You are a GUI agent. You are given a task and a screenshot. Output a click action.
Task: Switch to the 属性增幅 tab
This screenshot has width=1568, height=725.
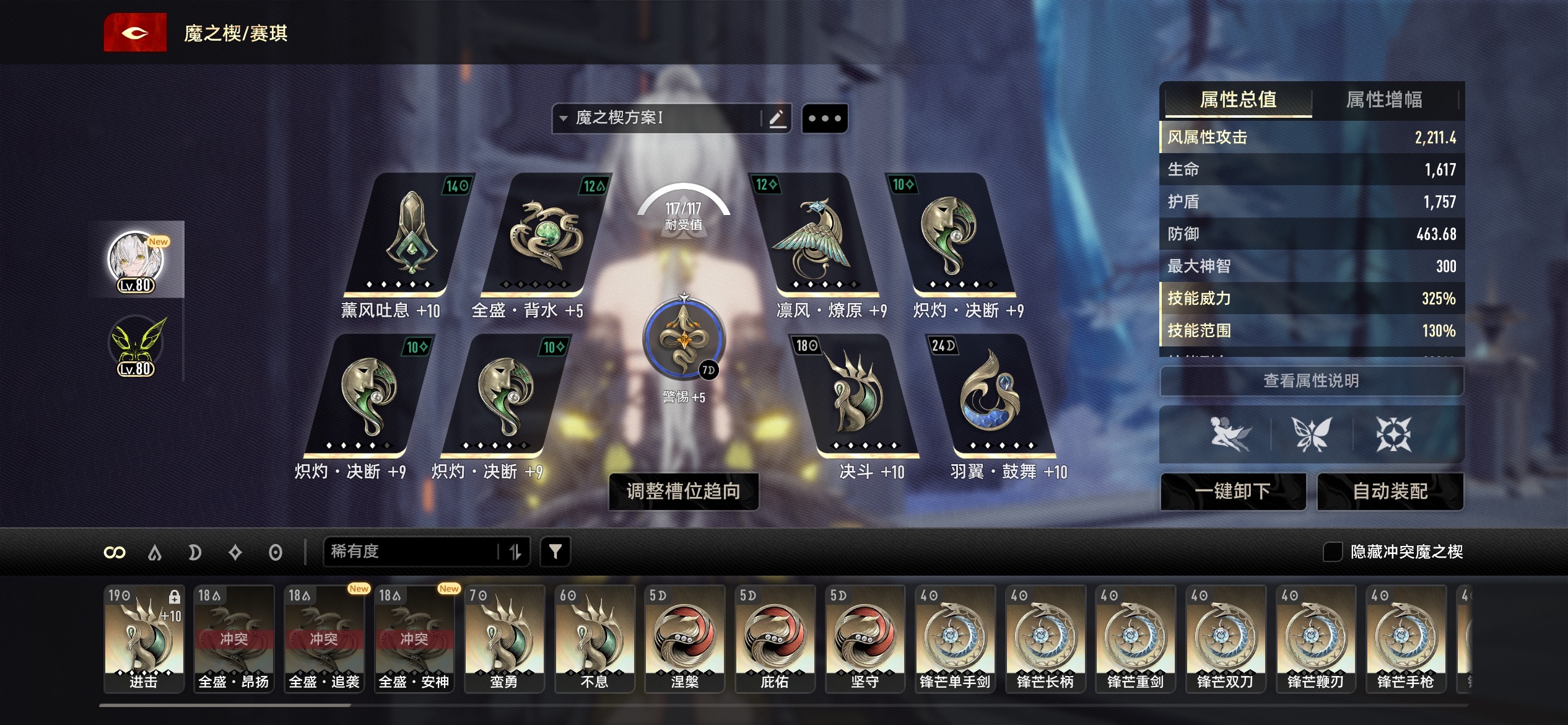[x=1384, y=100]
